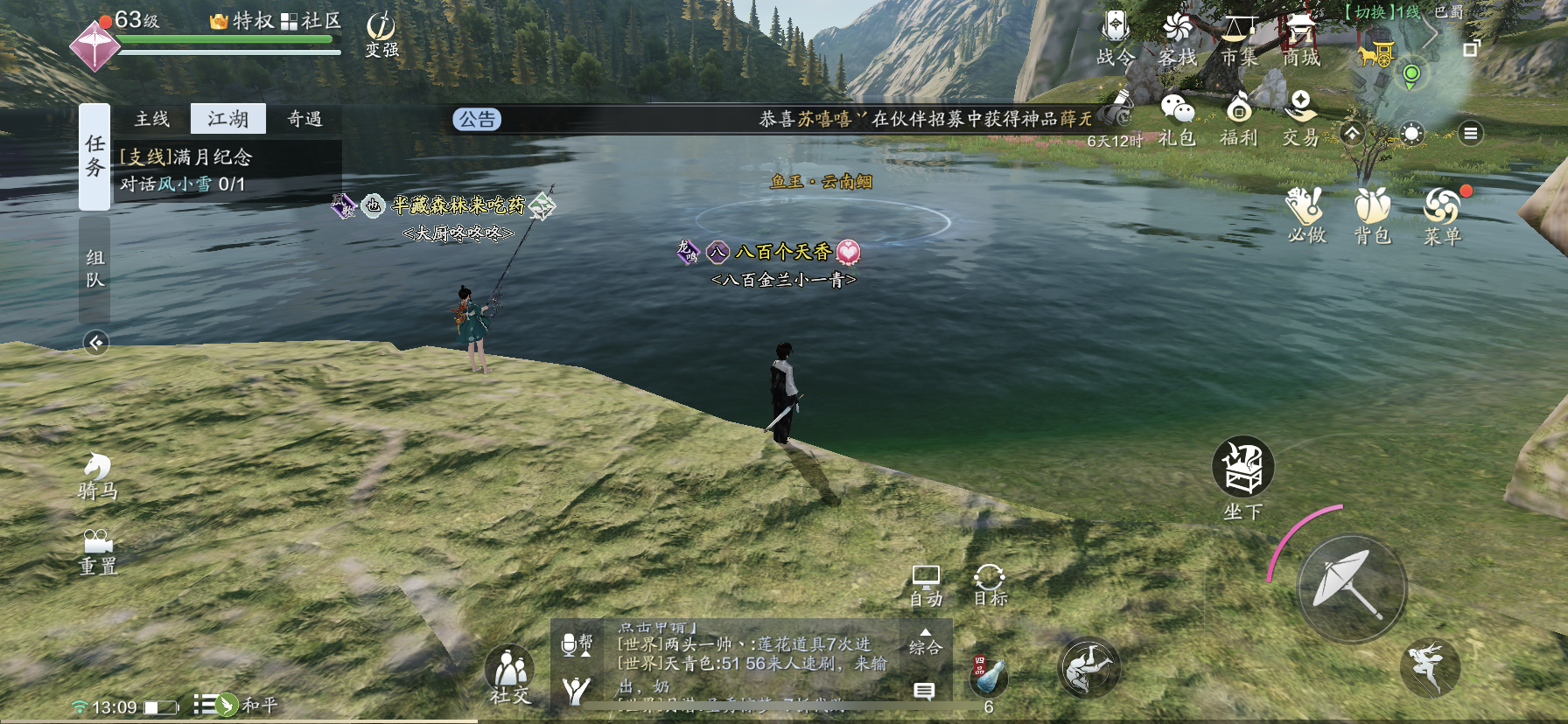Open the 交易 trading menu
The height and width of the screenshot is (724, 1568).
coord(1301,119)
